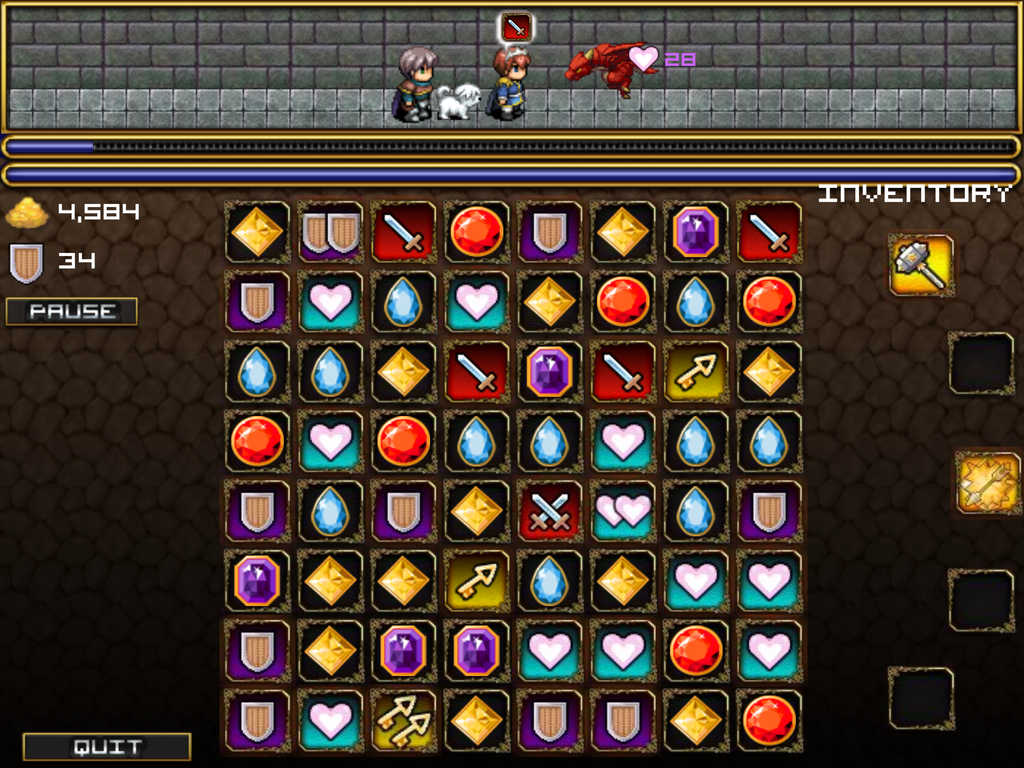This screenshot has width=1024, height=768.
Task: Choose the double hearts tile
Action: [x=622, y=510]
